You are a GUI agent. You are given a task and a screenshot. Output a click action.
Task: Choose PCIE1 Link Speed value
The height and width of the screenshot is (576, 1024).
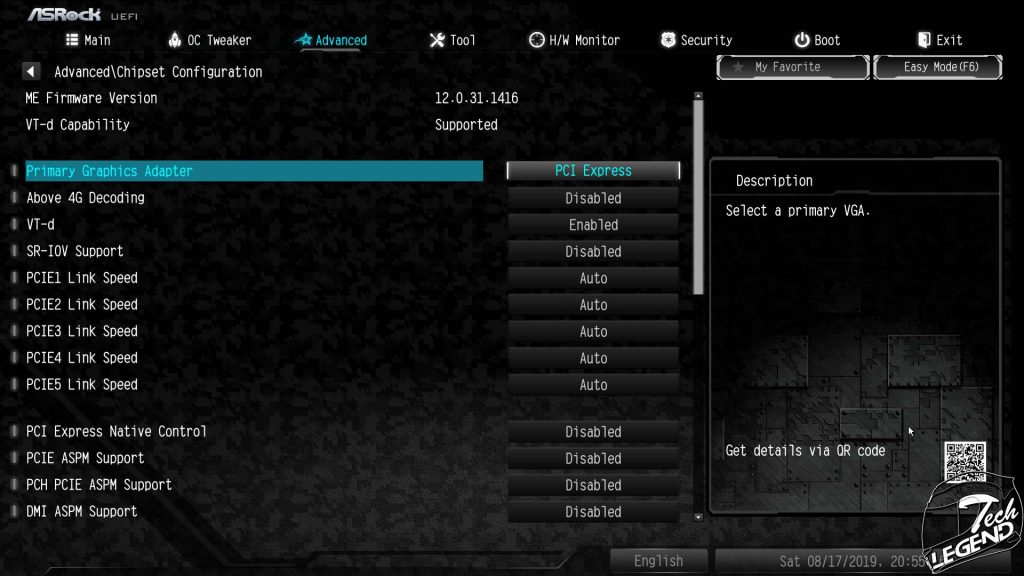tap(593, 278)
